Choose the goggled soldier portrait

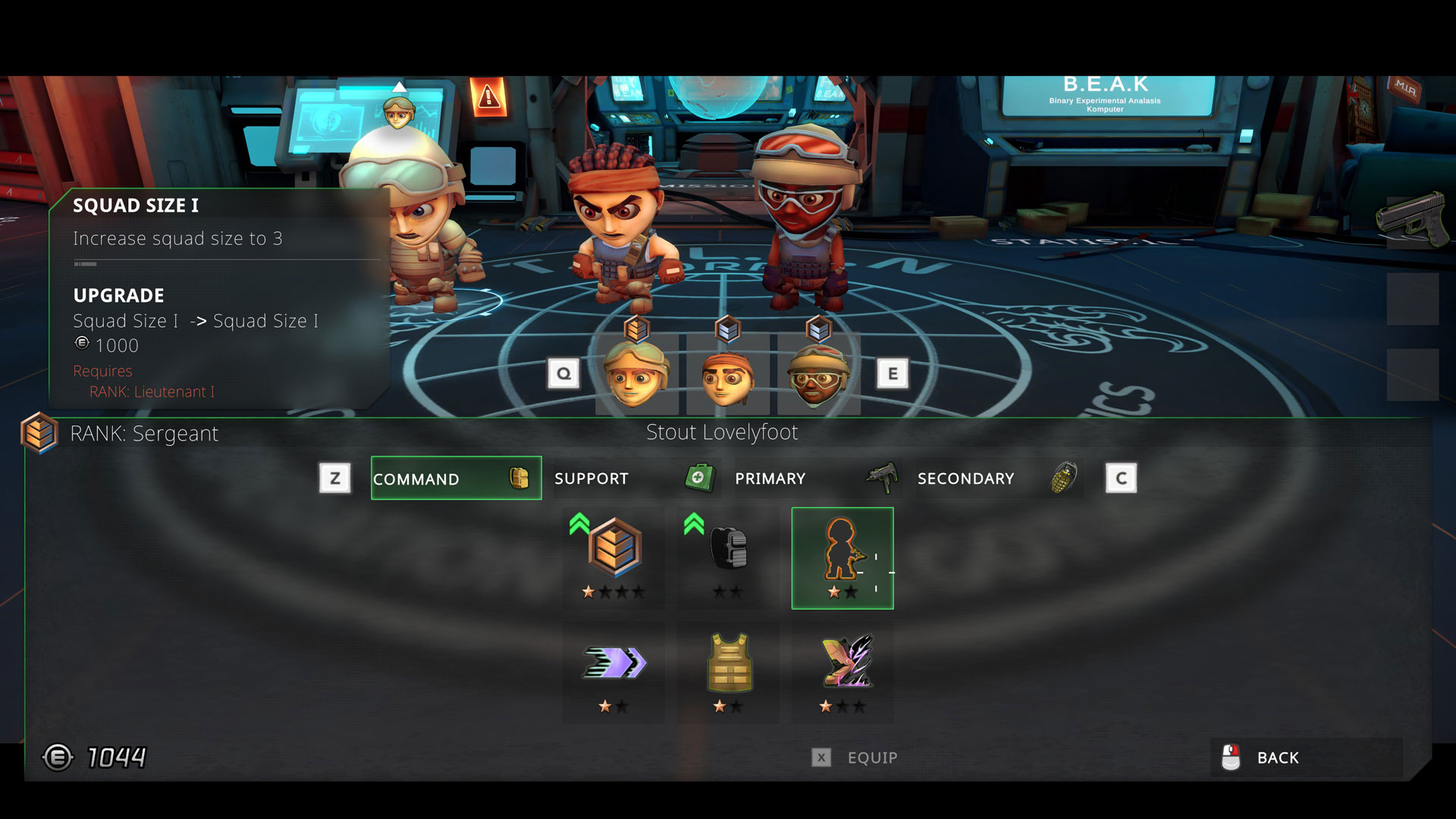[x=817, y=375]
